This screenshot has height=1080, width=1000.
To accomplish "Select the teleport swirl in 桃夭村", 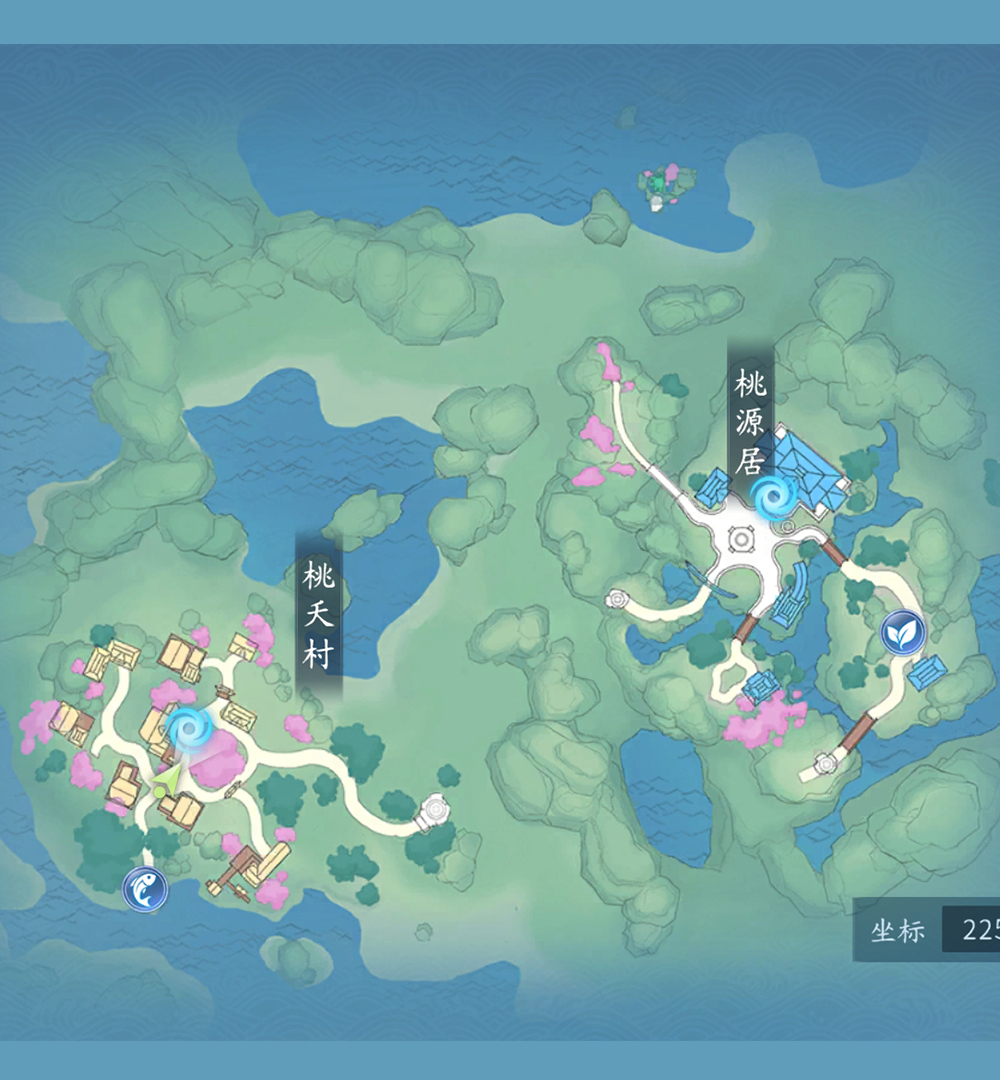I will (187, 730).
